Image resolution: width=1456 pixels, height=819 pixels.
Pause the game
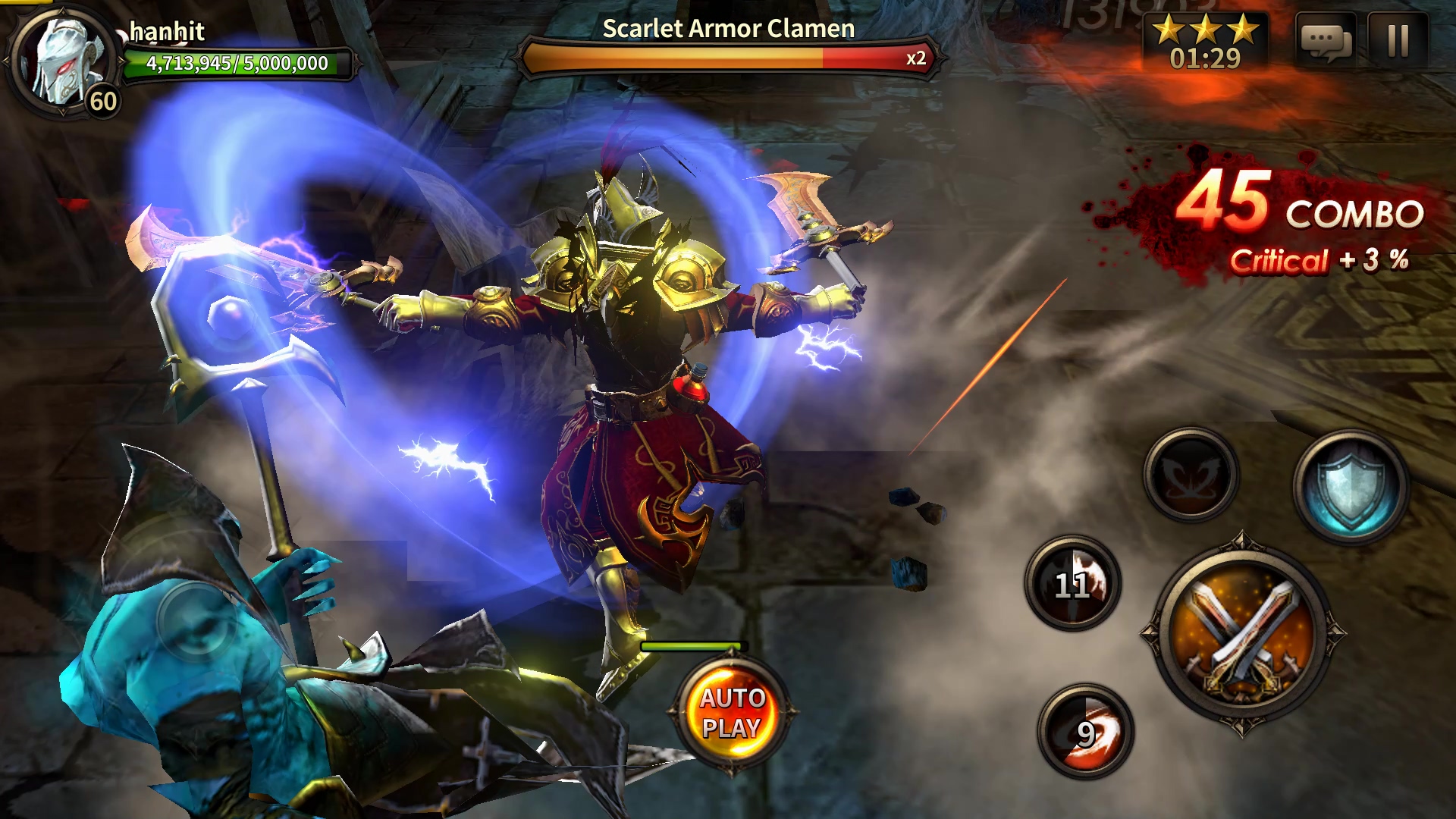pyautogui.click(x=1398, y=40)
